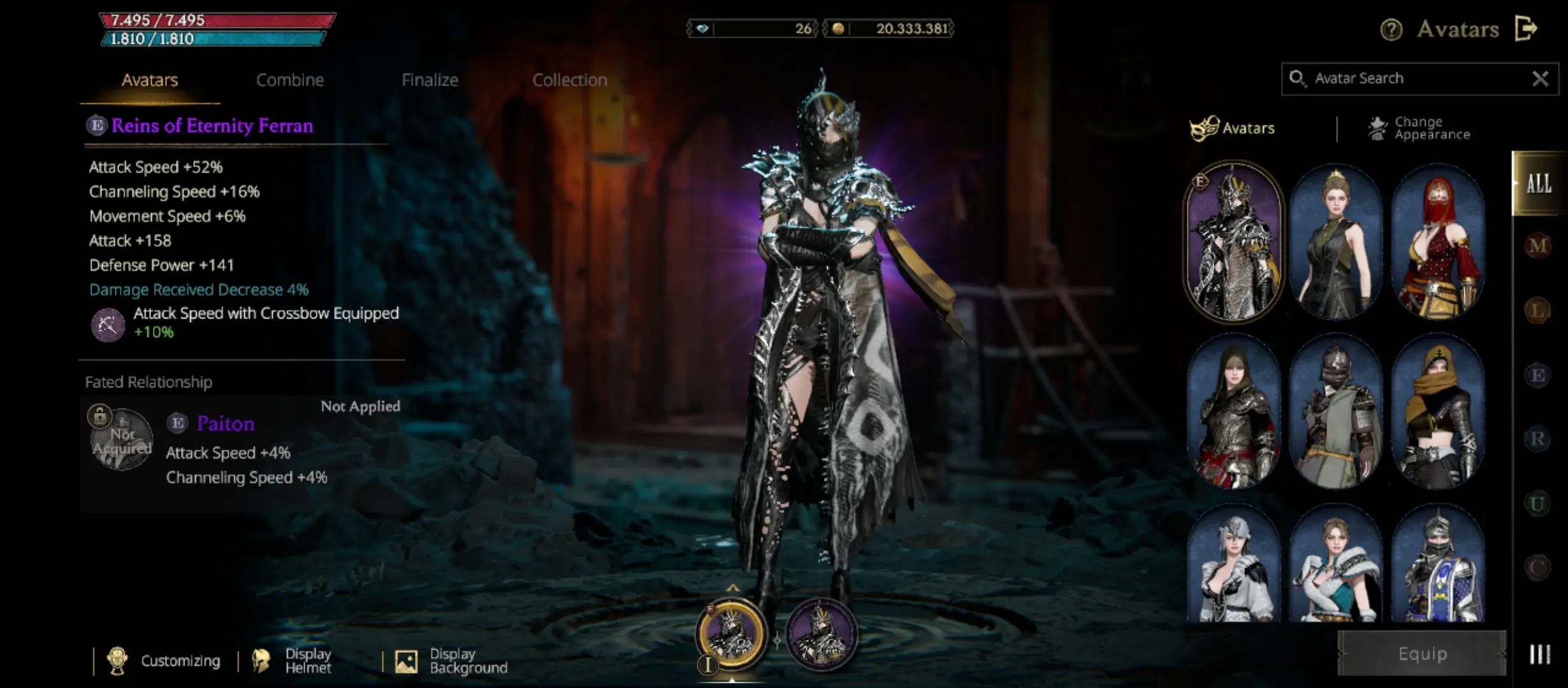This screenshot has height=688, width=1568.
Task: Filter avatars by M grade
Action: coord(1537,245)
